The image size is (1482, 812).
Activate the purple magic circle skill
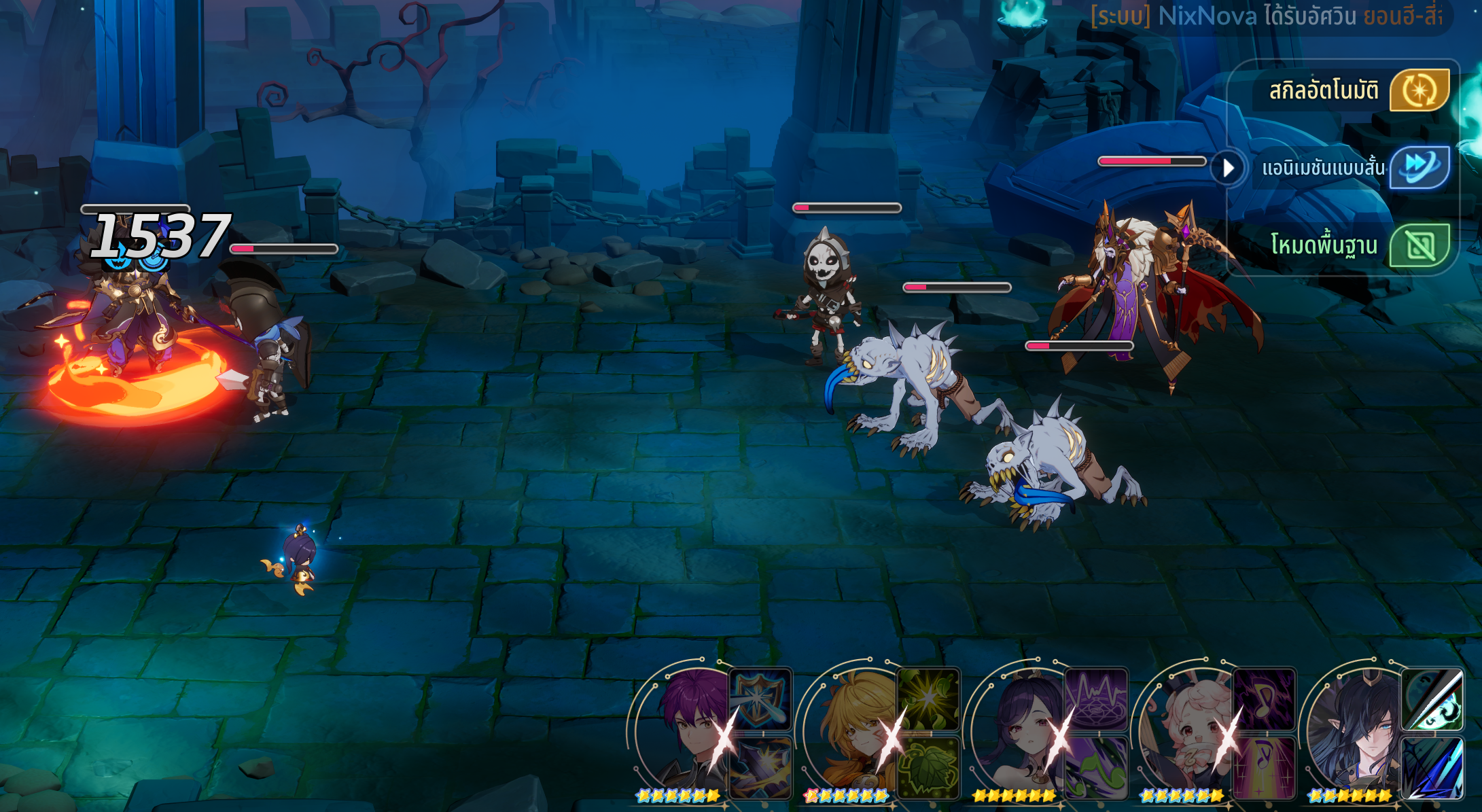[x=1096, y=699]
